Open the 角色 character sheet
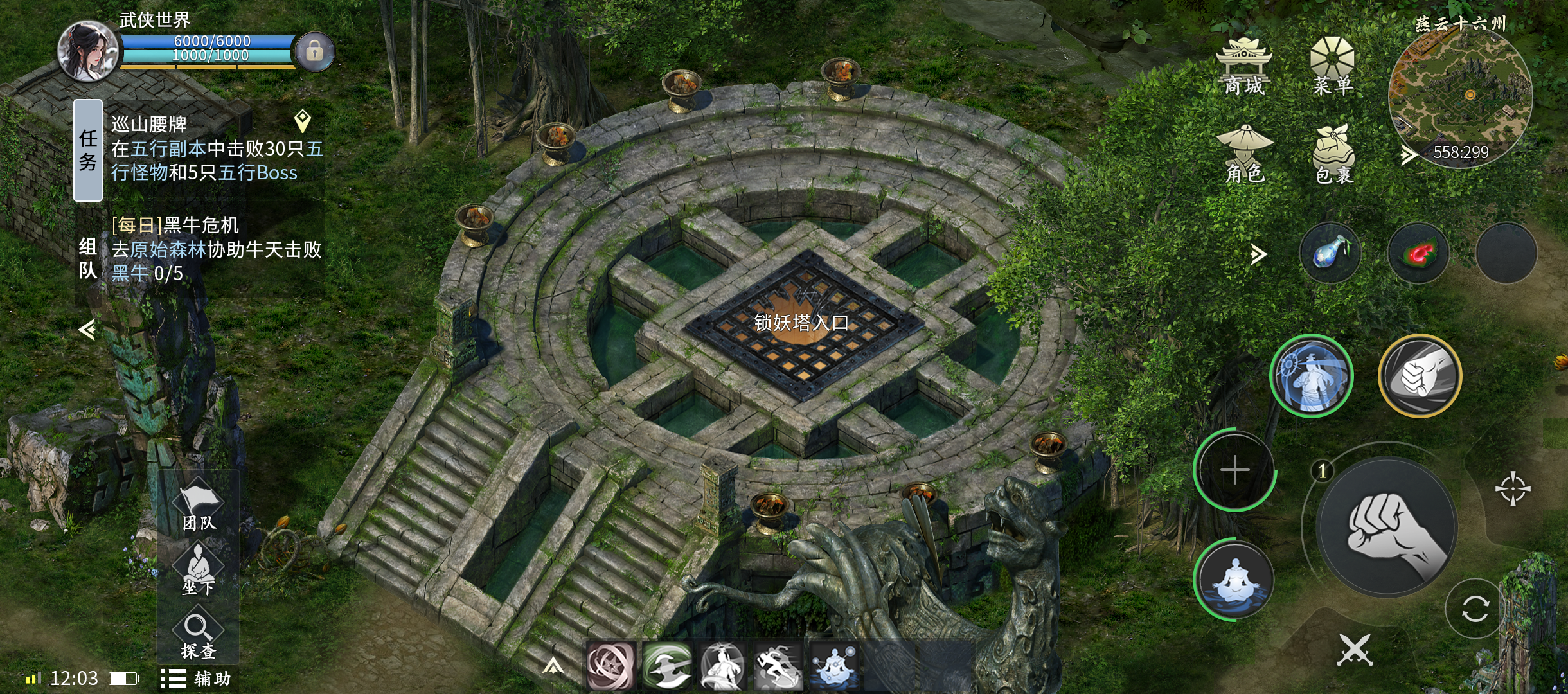1568x694 pixels. click(x=1245, y=154)
